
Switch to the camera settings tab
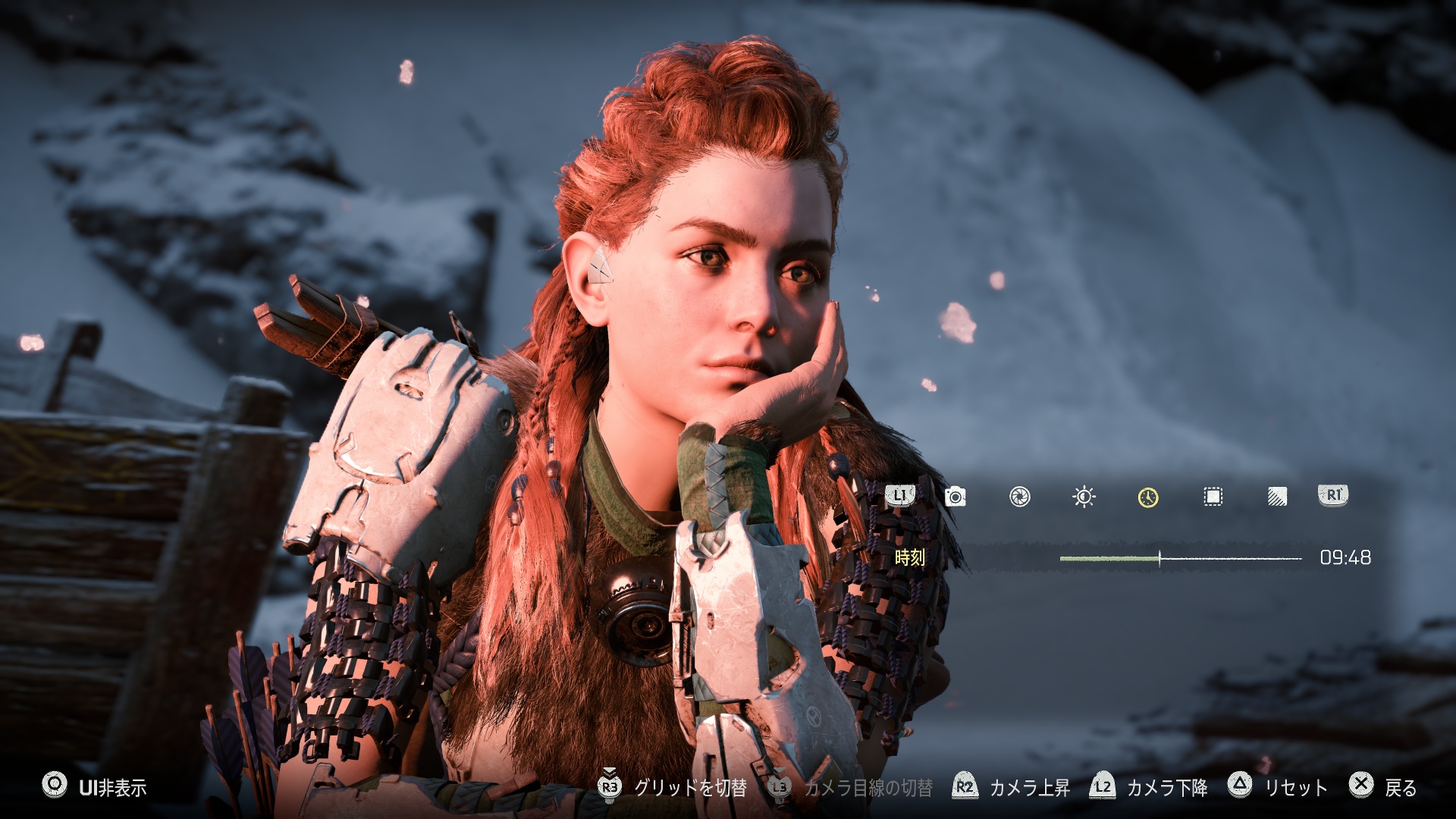[955, 497]
